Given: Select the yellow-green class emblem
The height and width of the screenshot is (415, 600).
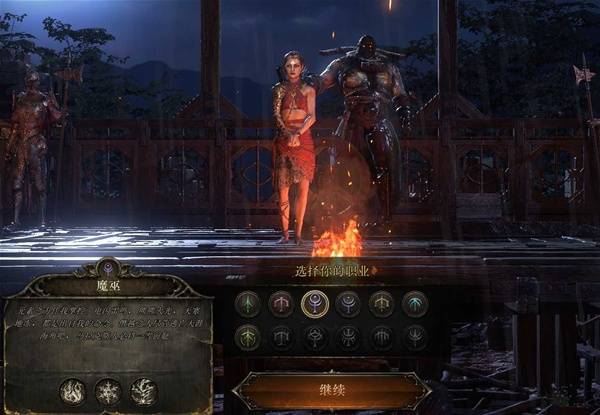Looking at the screenshot, I should (247, 337).
